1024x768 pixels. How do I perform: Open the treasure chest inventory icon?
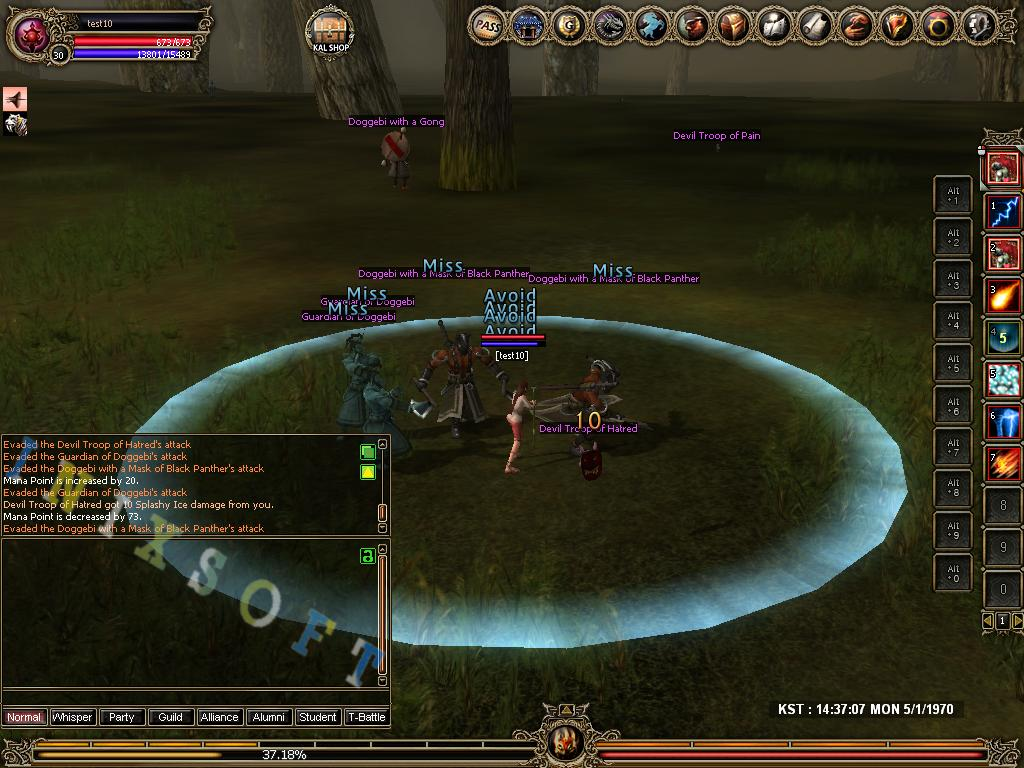click(733, 26)
